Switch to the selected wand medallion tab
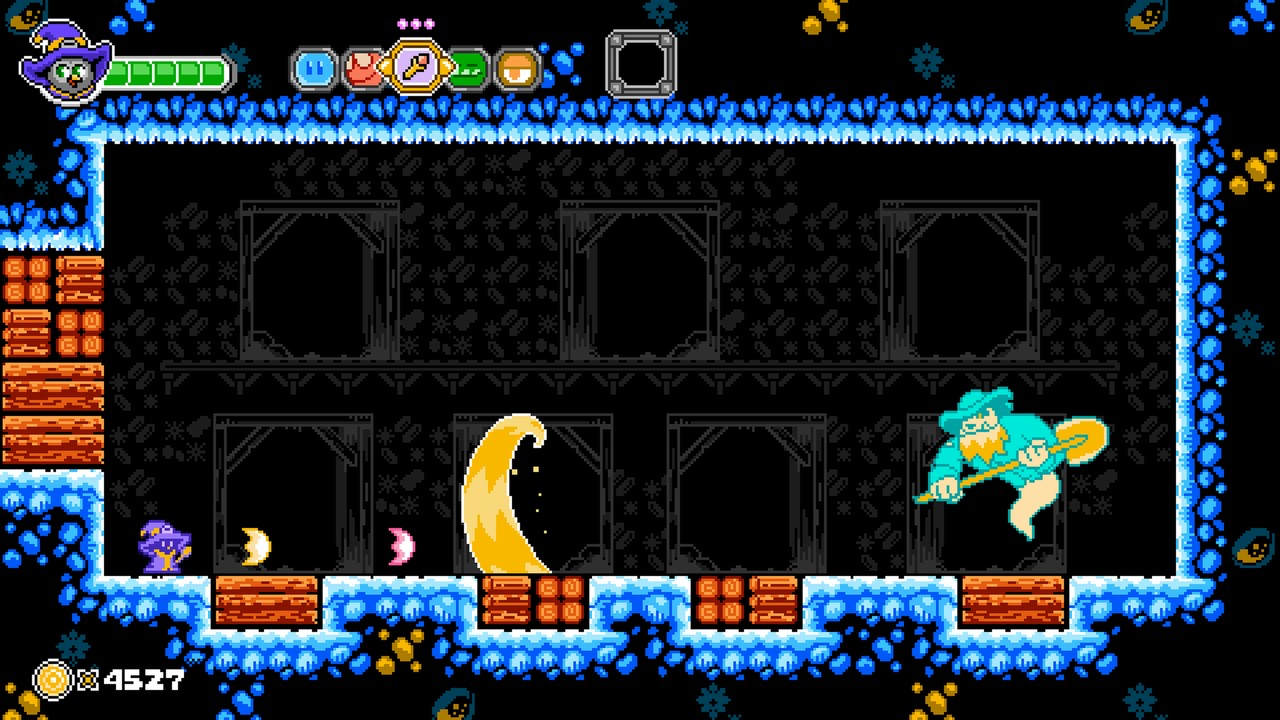Screen dimensions: 1280x720 [413, 63]
